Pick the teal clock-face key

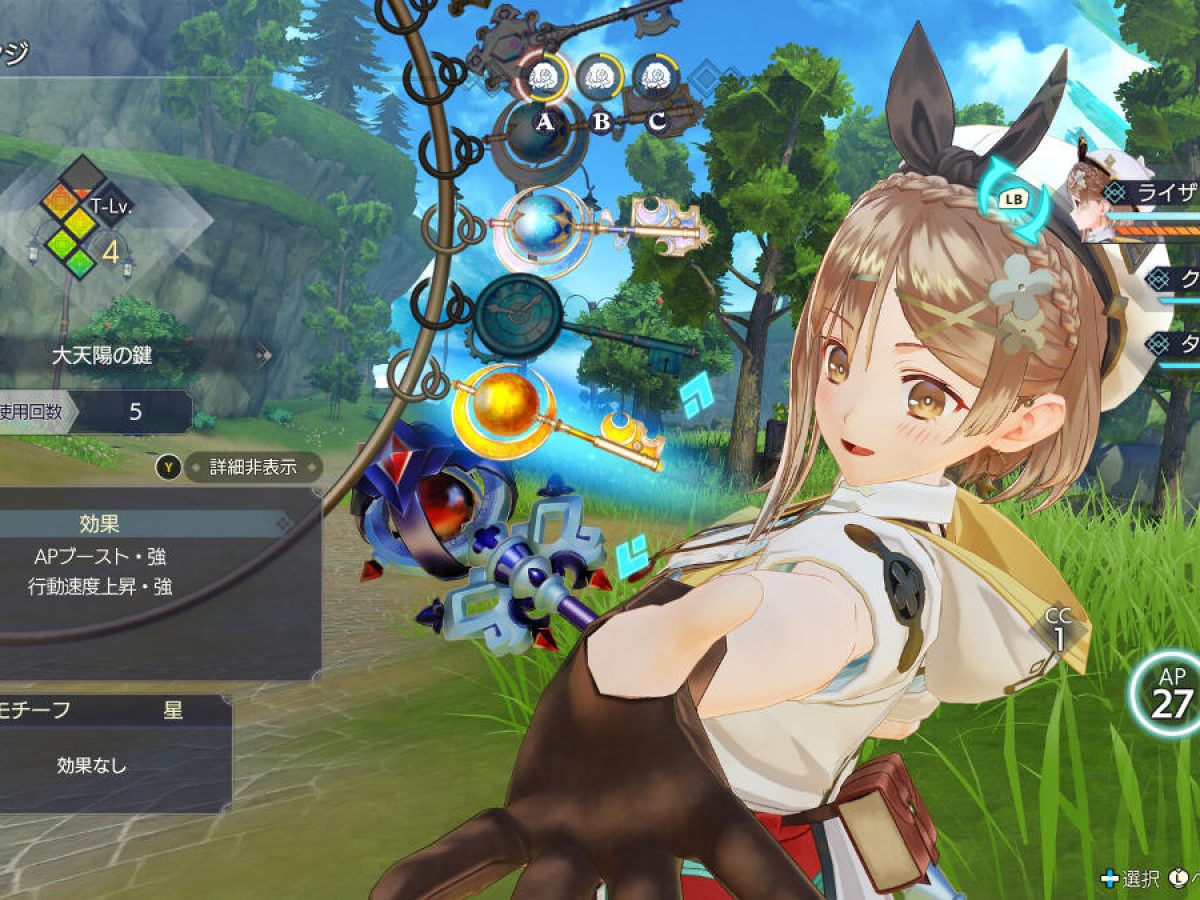coord(520,315)
